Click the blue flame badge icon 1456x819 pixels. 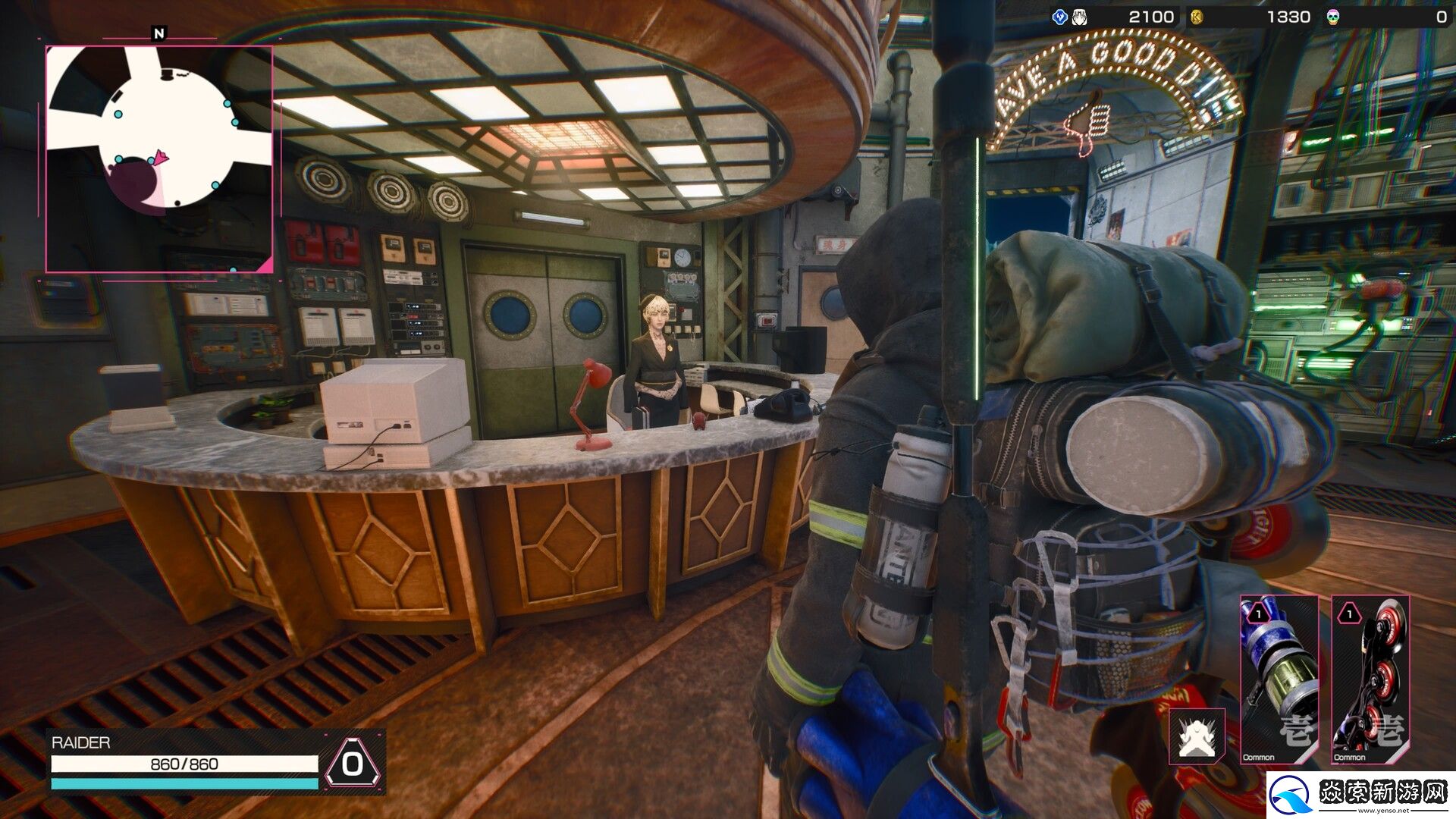click(x=1060, y=17)
